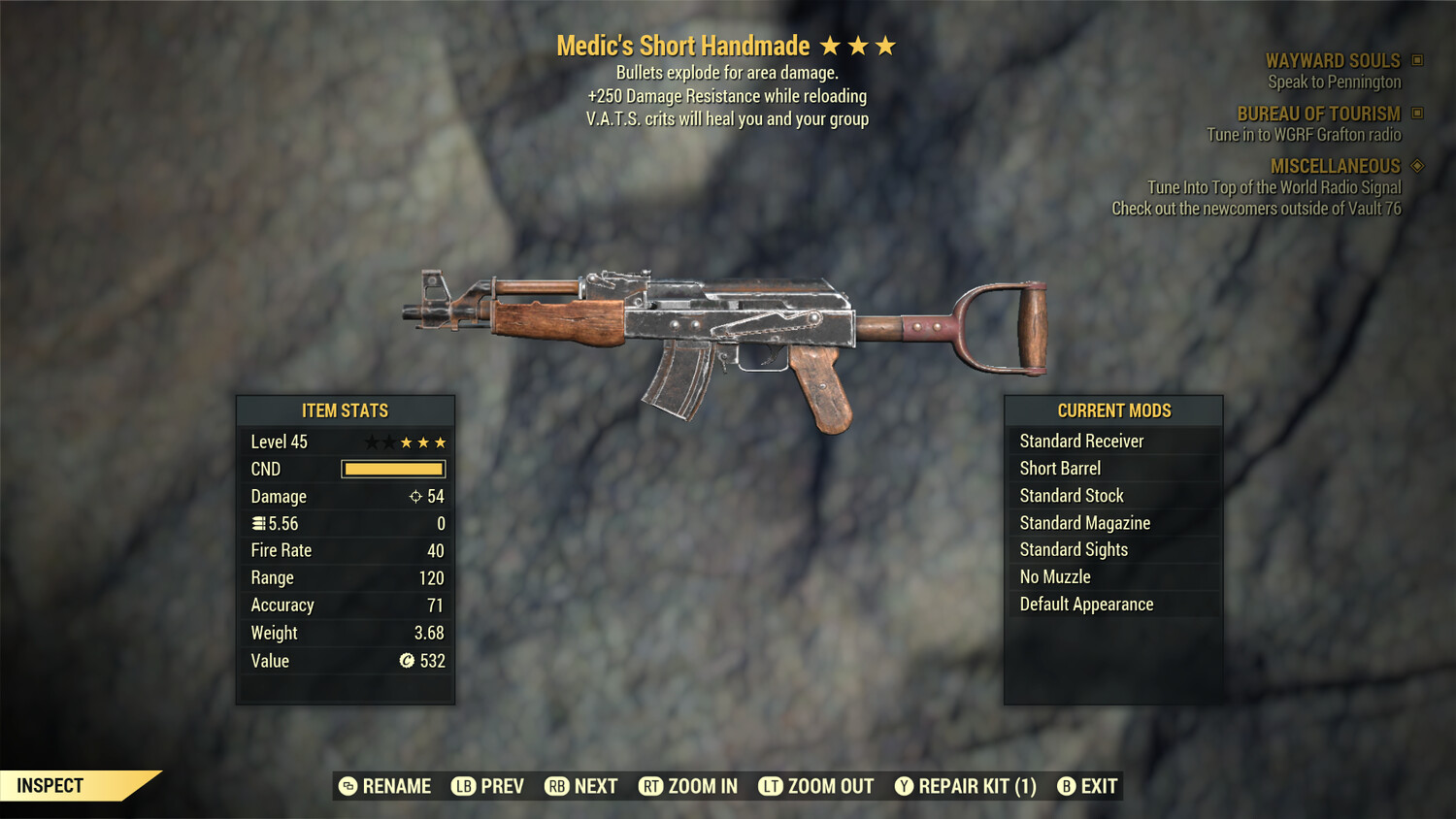Expand the BUREAU OF TOURISM quest entry
Screen dimensions: 1456x819
pyautogui.click(x=1318, y=114)
